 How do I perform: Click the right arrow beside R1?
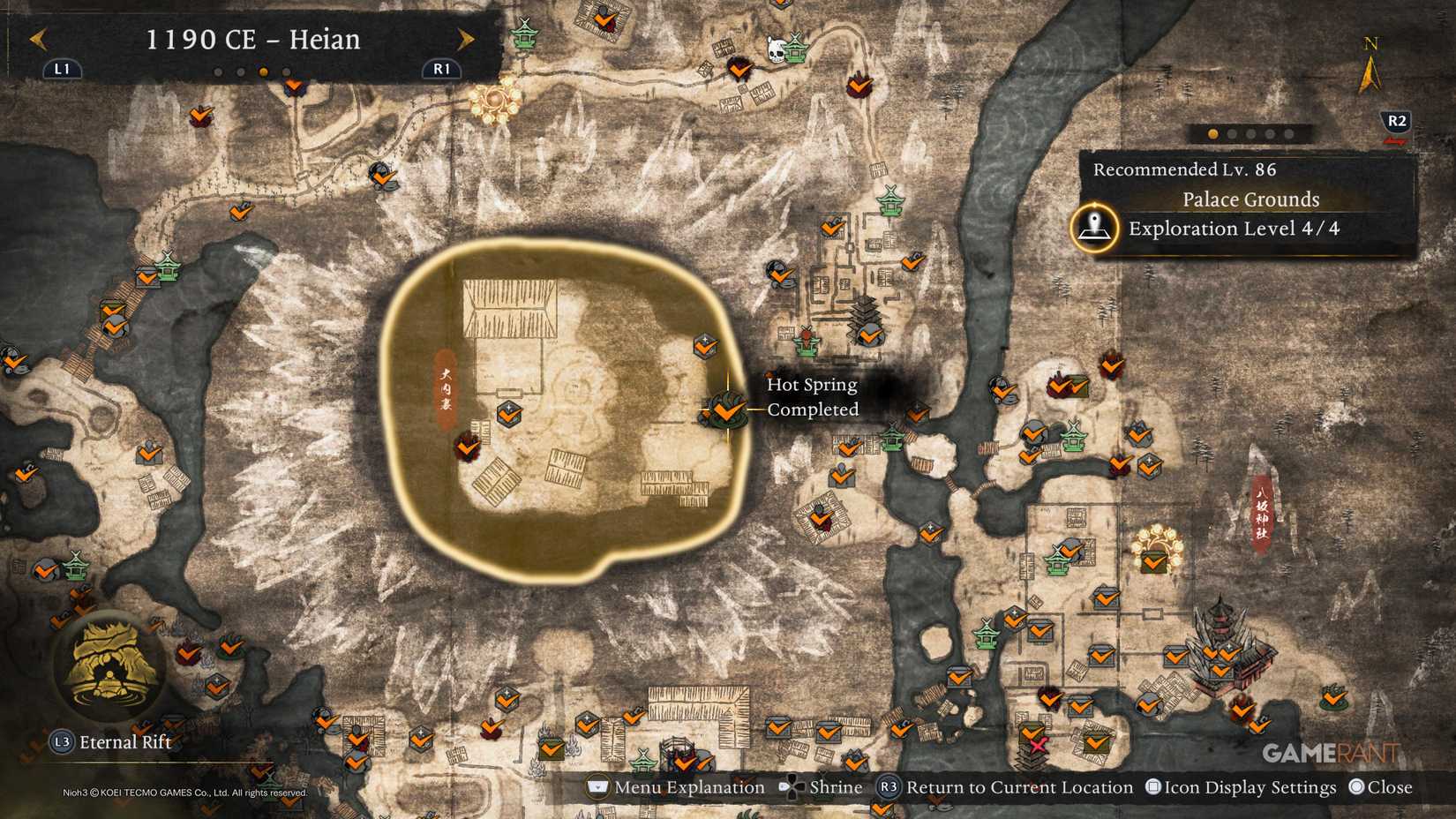[x=467, y=40]
